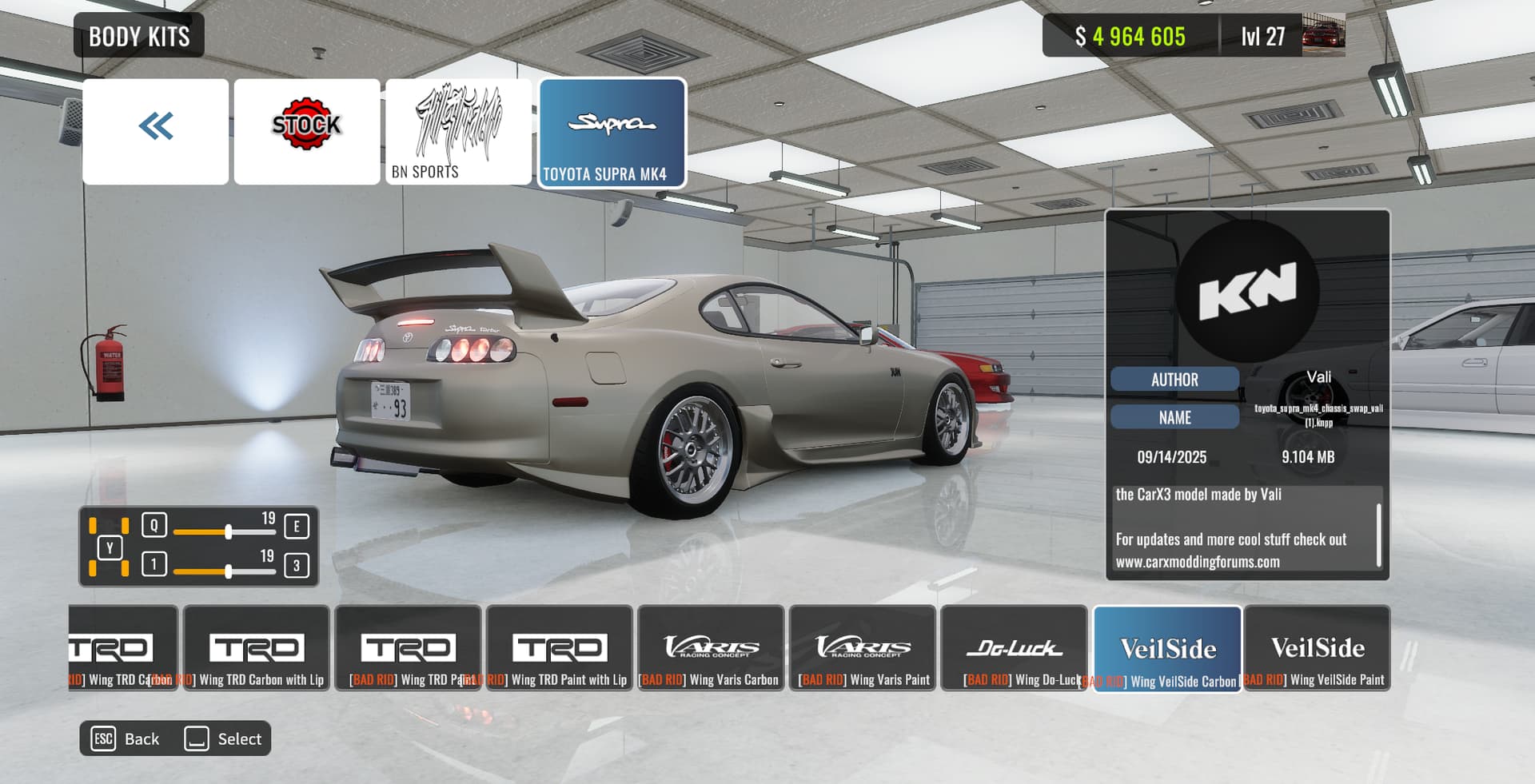Select the Wing Varis Carbon part
The height and width of the screenshot is (784, 1535).
click(x=711, y=648)
